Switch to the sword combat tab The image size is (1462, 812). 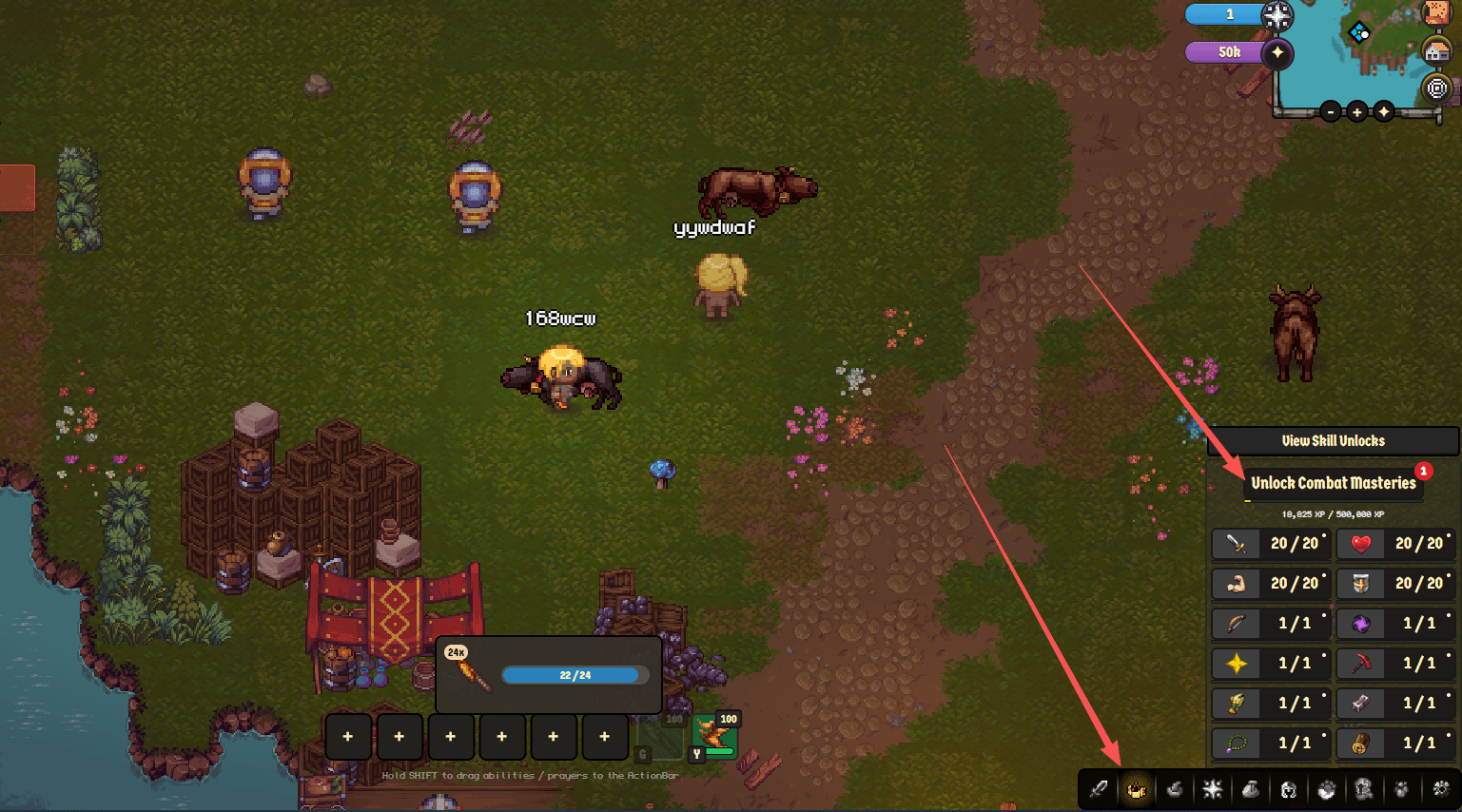[1099, 789]
